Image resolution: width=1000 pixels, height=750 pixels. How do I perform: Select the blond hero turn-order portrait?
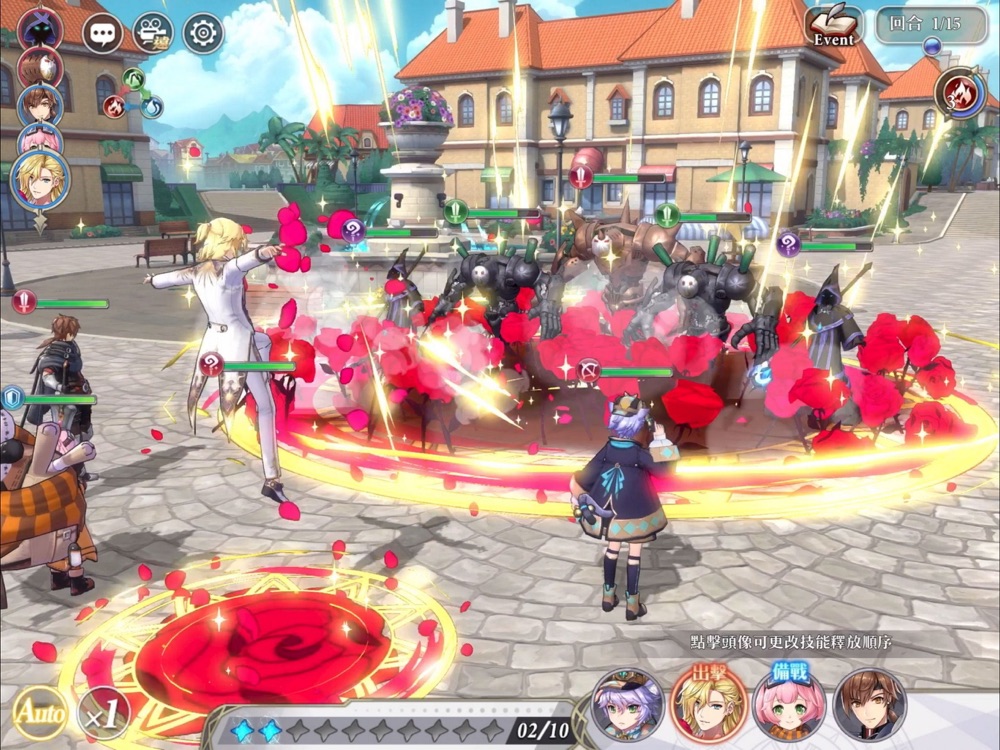pos(41,180)
